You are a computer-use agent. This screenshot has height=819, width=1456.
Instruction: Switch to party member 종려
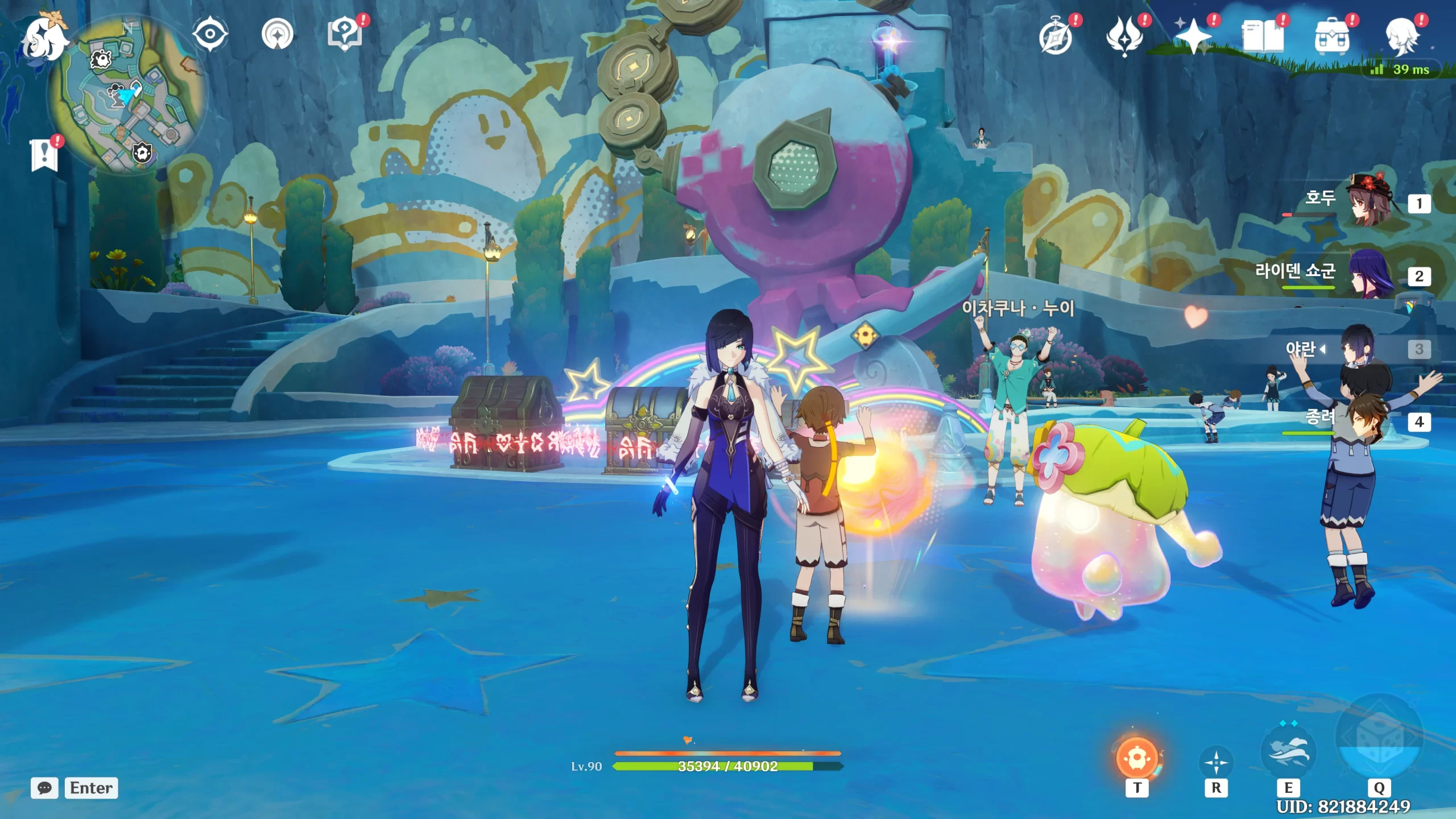[x=1370, y=421]
